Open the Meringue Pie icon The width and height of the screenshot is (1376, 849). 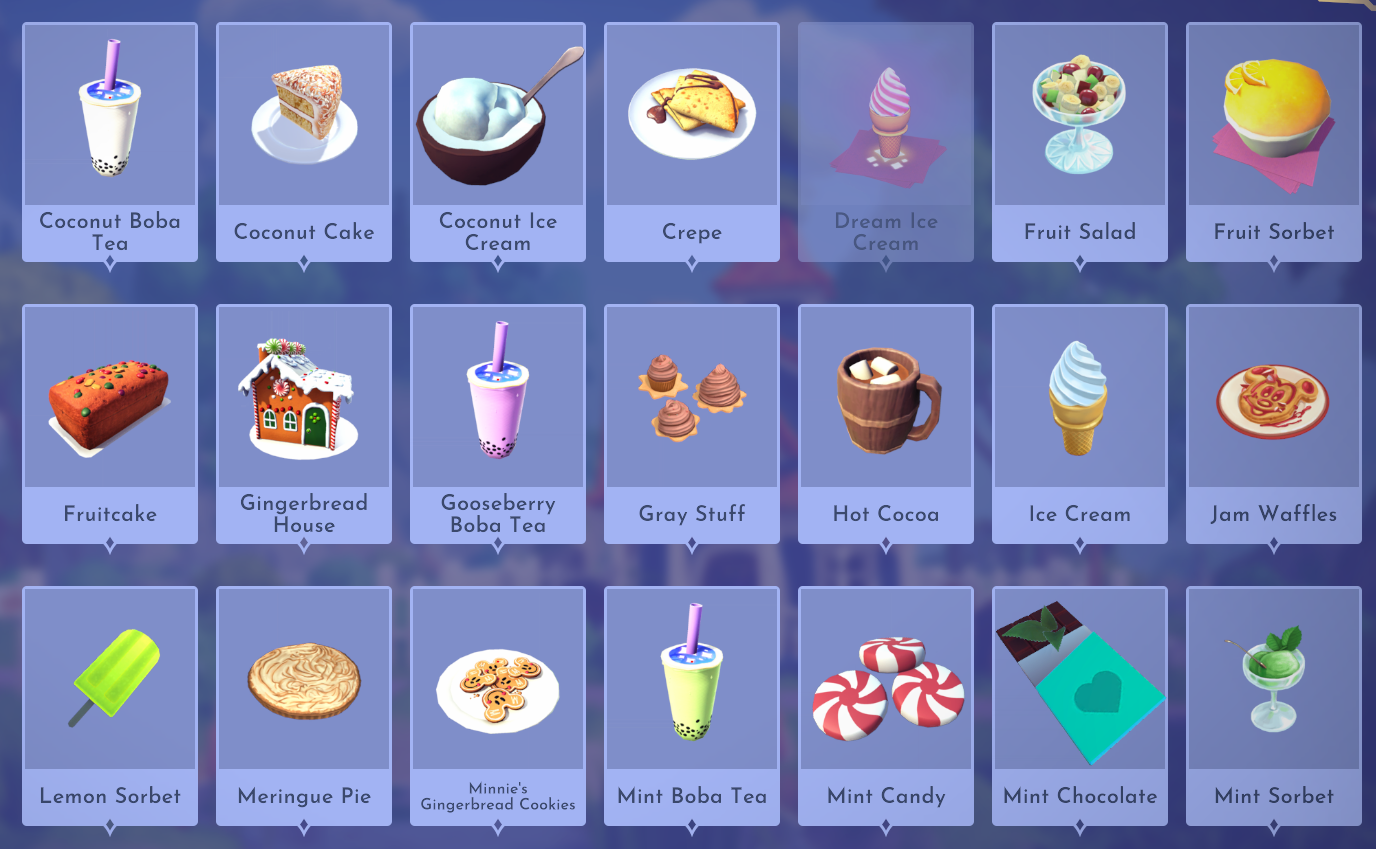click(x=304, y=679)
